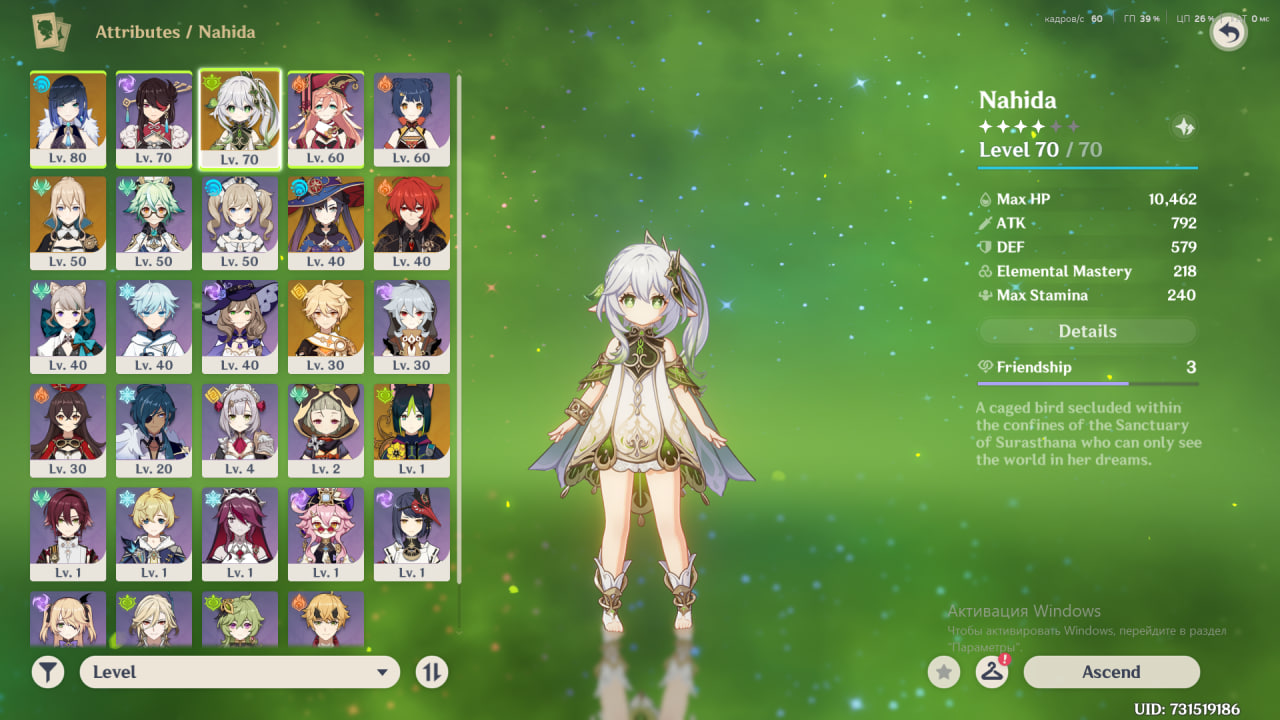
Task: Toggle the sort order arrows button
Action: tap(431, 672)
